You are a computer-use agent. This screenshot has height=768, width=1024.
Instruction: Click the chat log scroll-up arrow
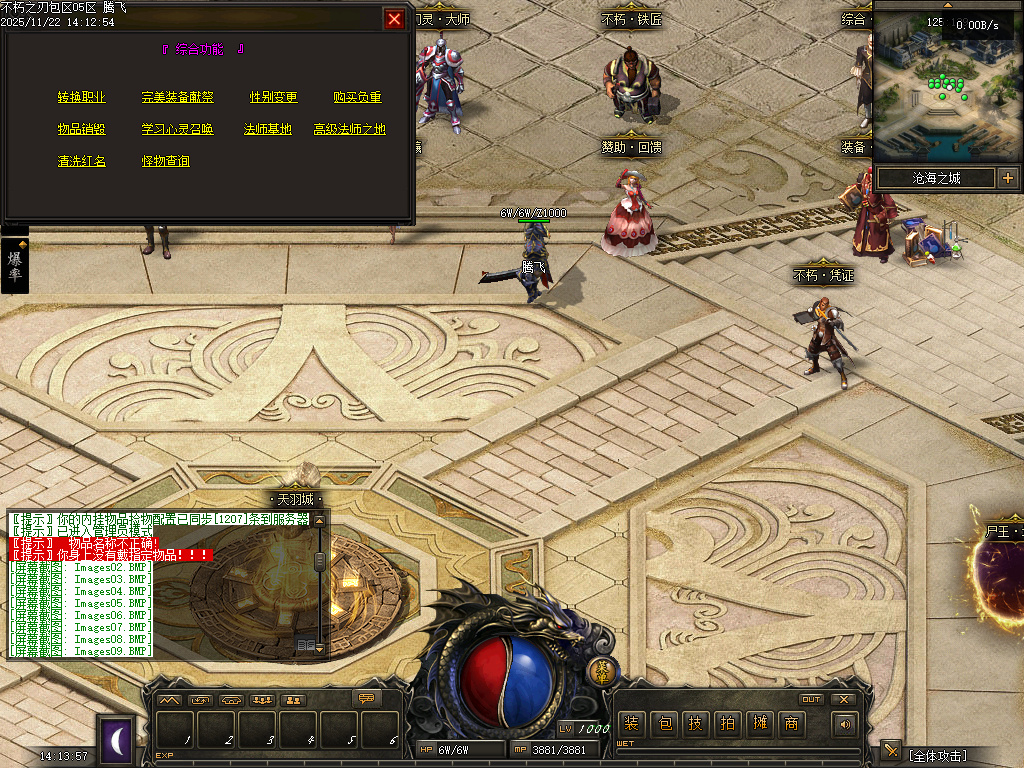(x=319, y=521)
